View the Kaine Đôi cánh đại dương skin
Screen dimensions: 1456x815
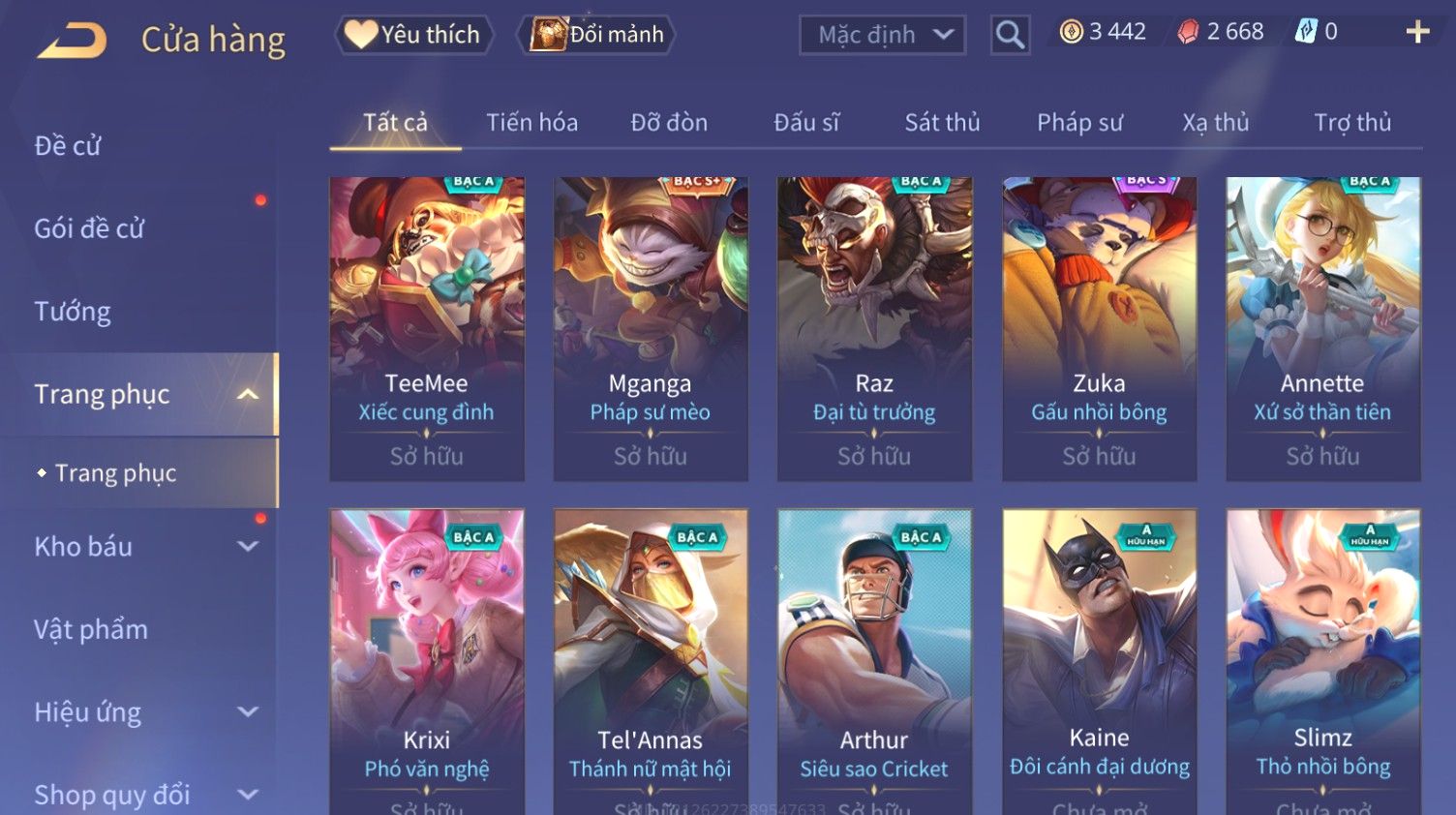click(x=1099, y=658)
